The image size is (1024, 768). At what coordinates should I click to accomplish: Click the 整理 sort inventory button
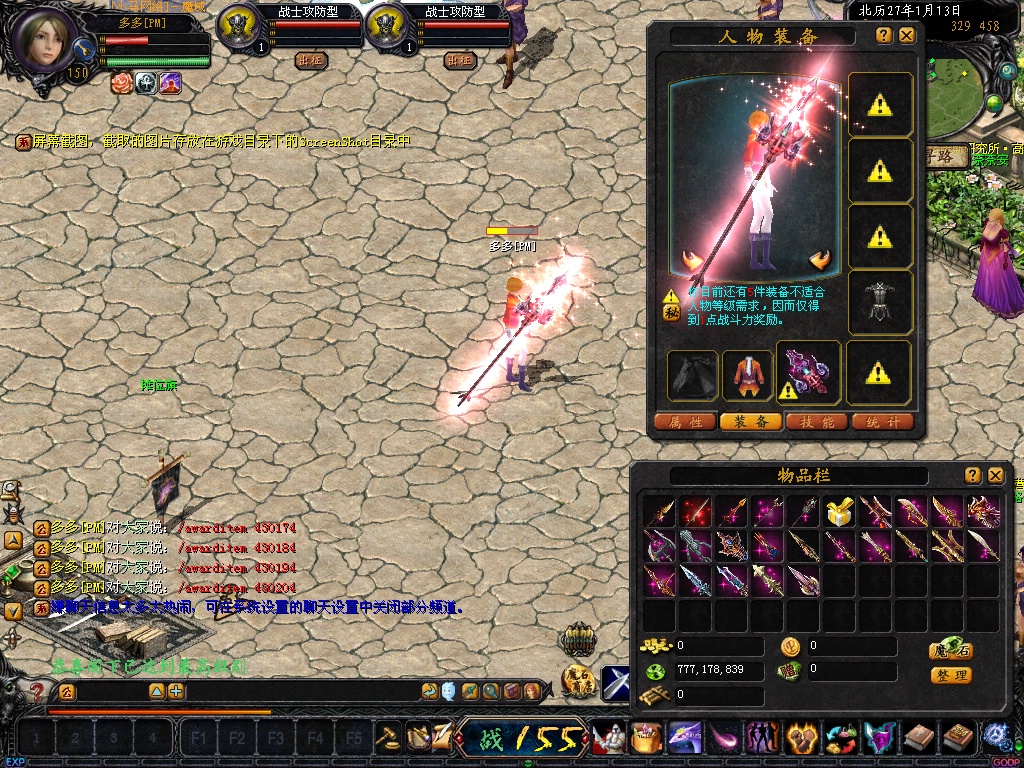tap(951, 675)
